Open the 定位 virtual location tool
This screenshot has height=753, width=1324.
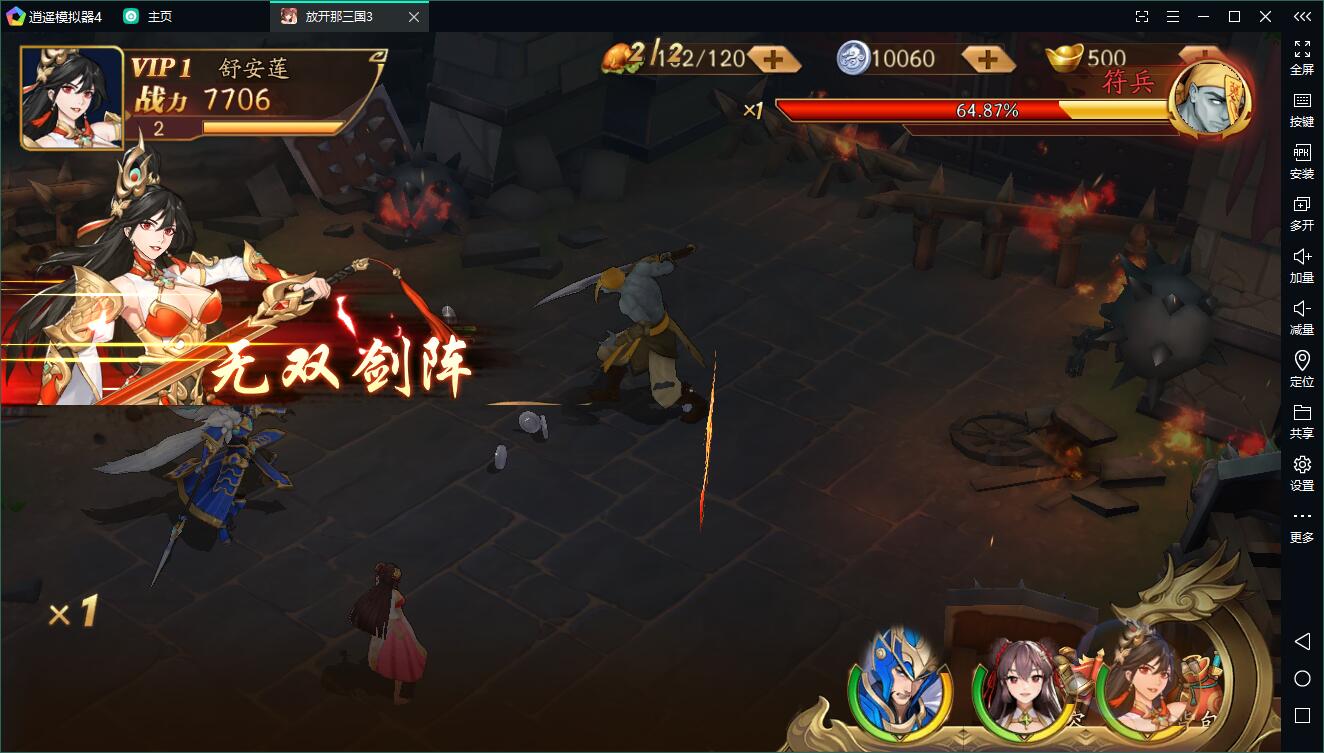pos(1302,371)
